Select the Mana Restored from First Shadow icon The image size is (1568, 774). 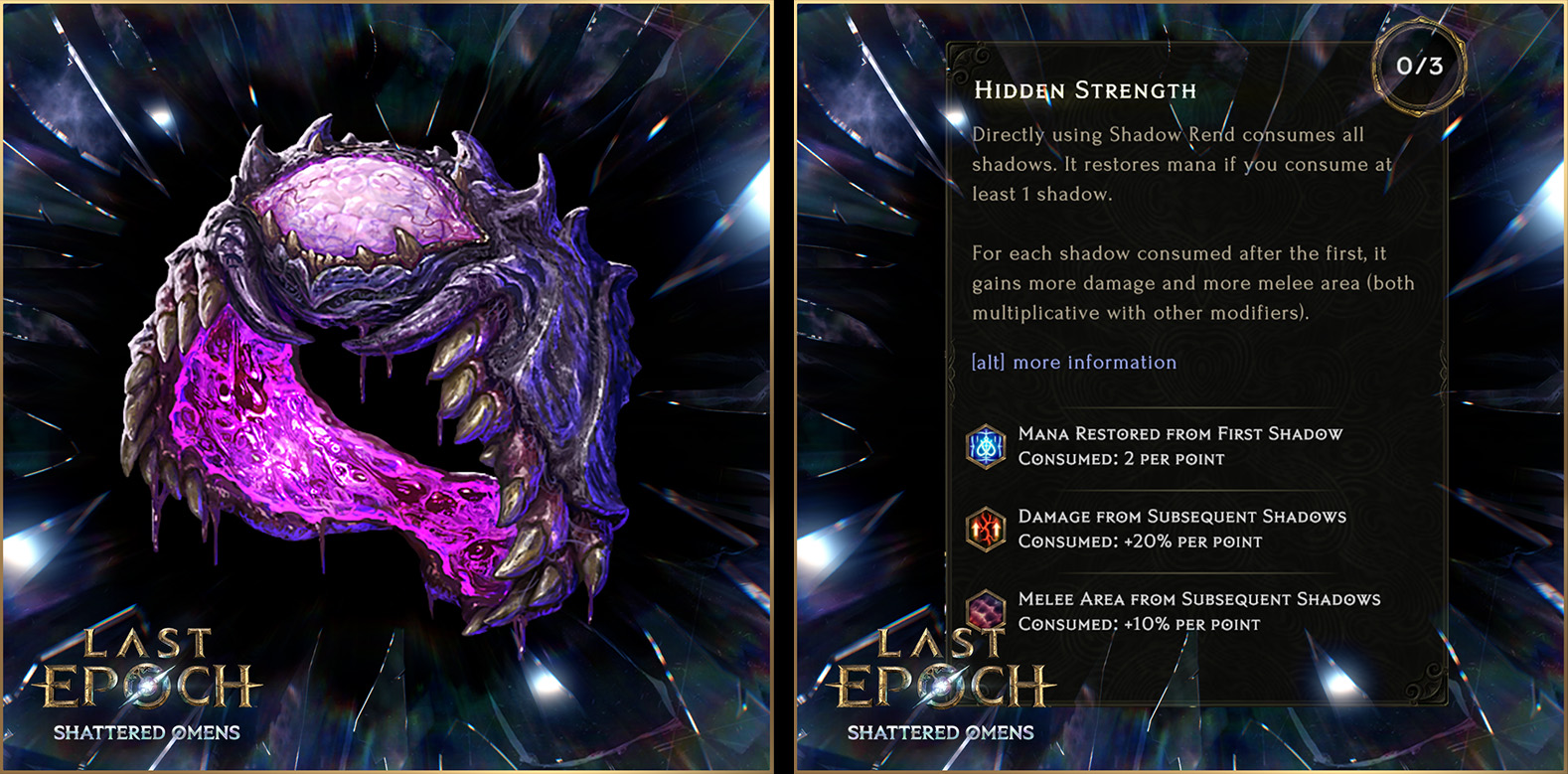(986, 446)
